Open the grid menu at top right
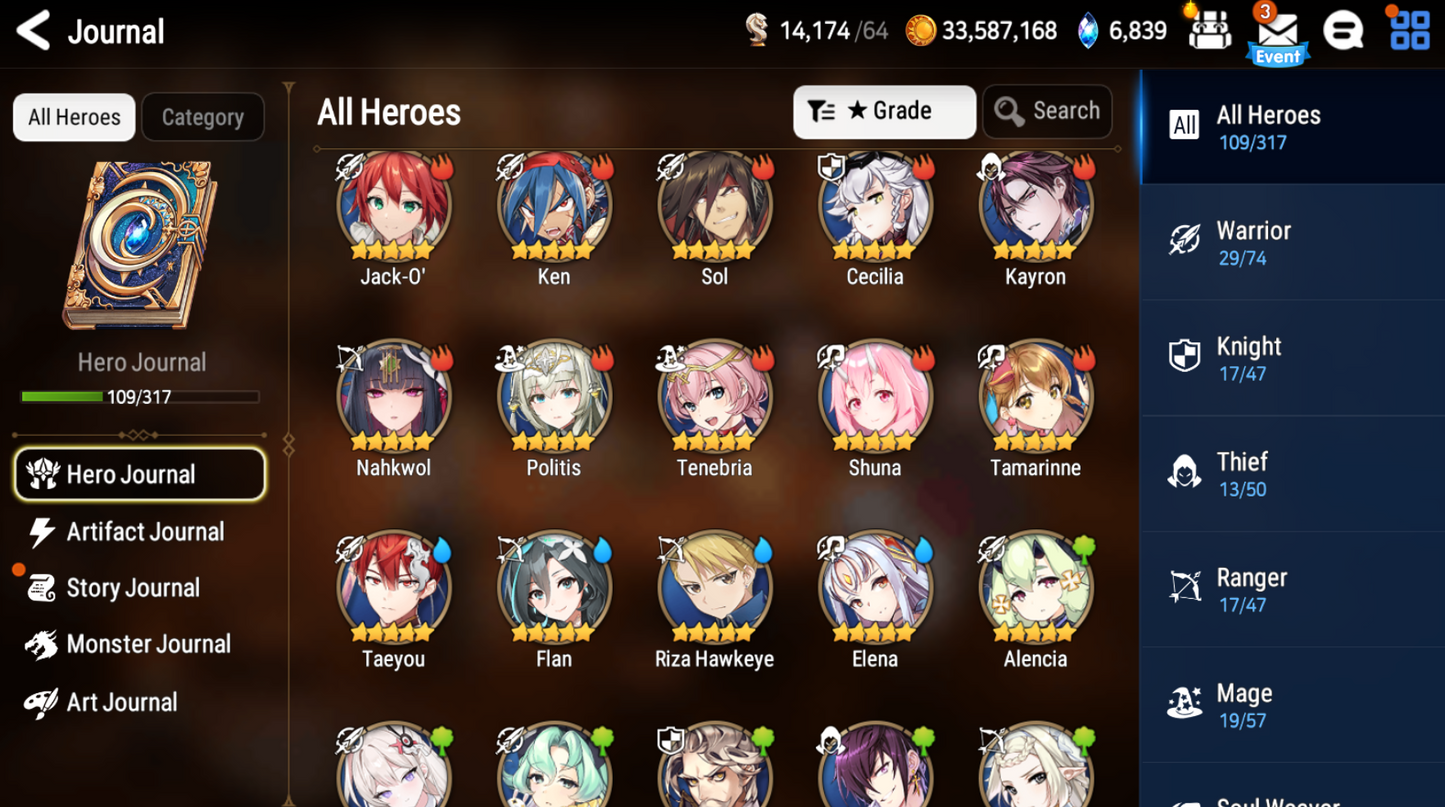 click(1408, 30)
